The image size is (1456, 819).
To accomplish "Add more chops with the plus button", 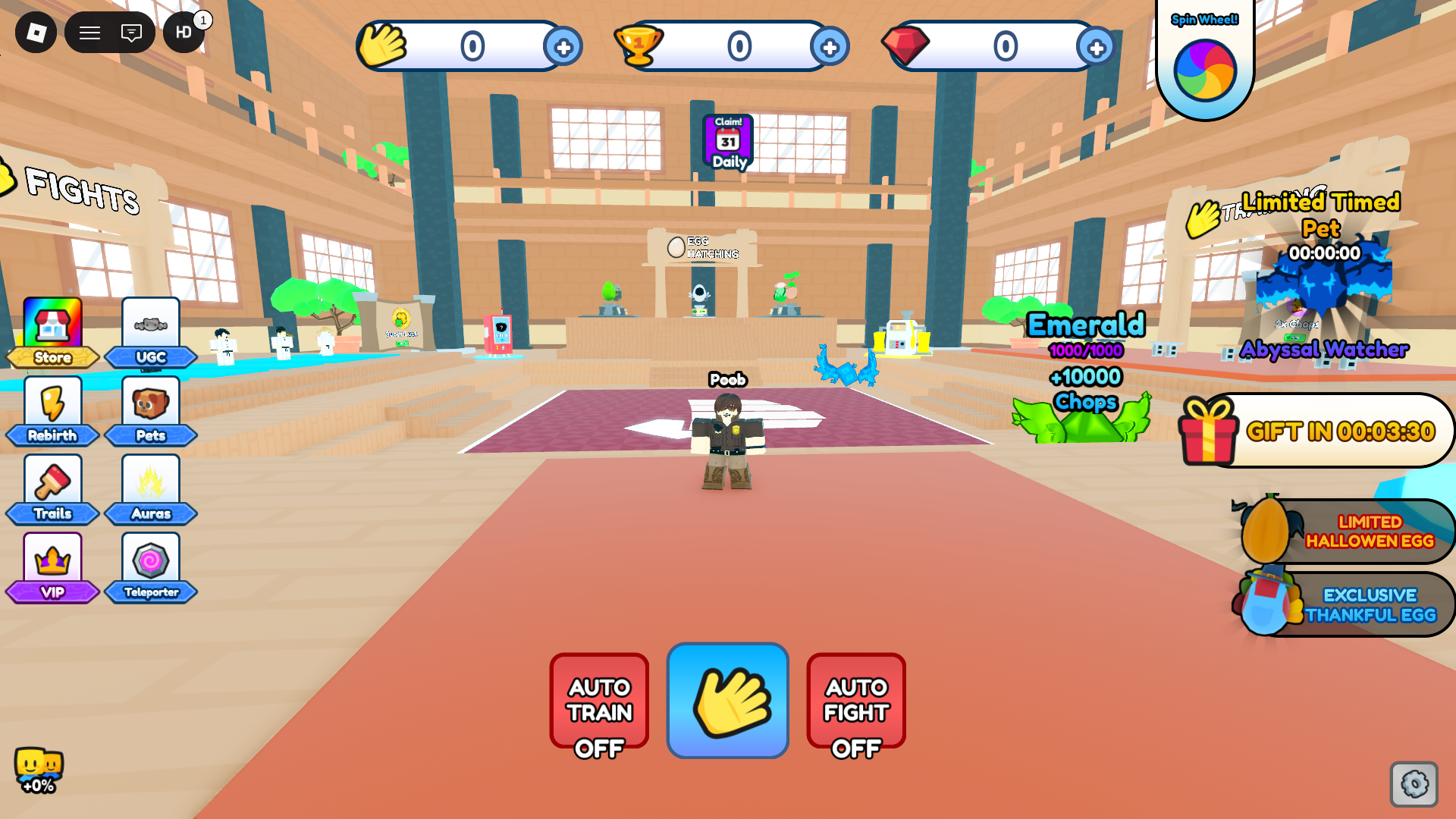I will pyautogui.click(x=562, y=47).
